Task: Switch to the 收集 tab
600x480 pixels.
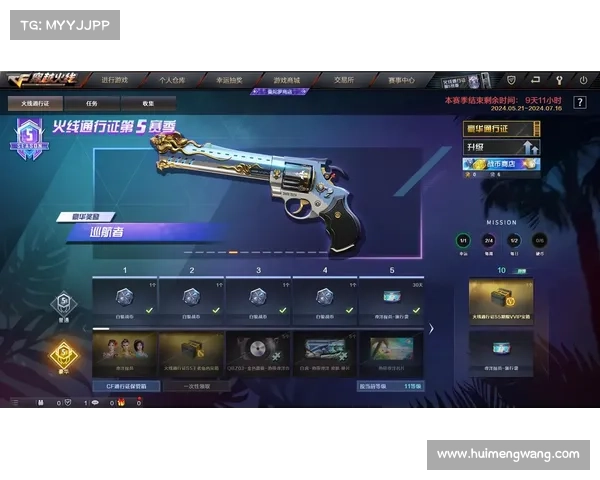Action: pos(148,103)
